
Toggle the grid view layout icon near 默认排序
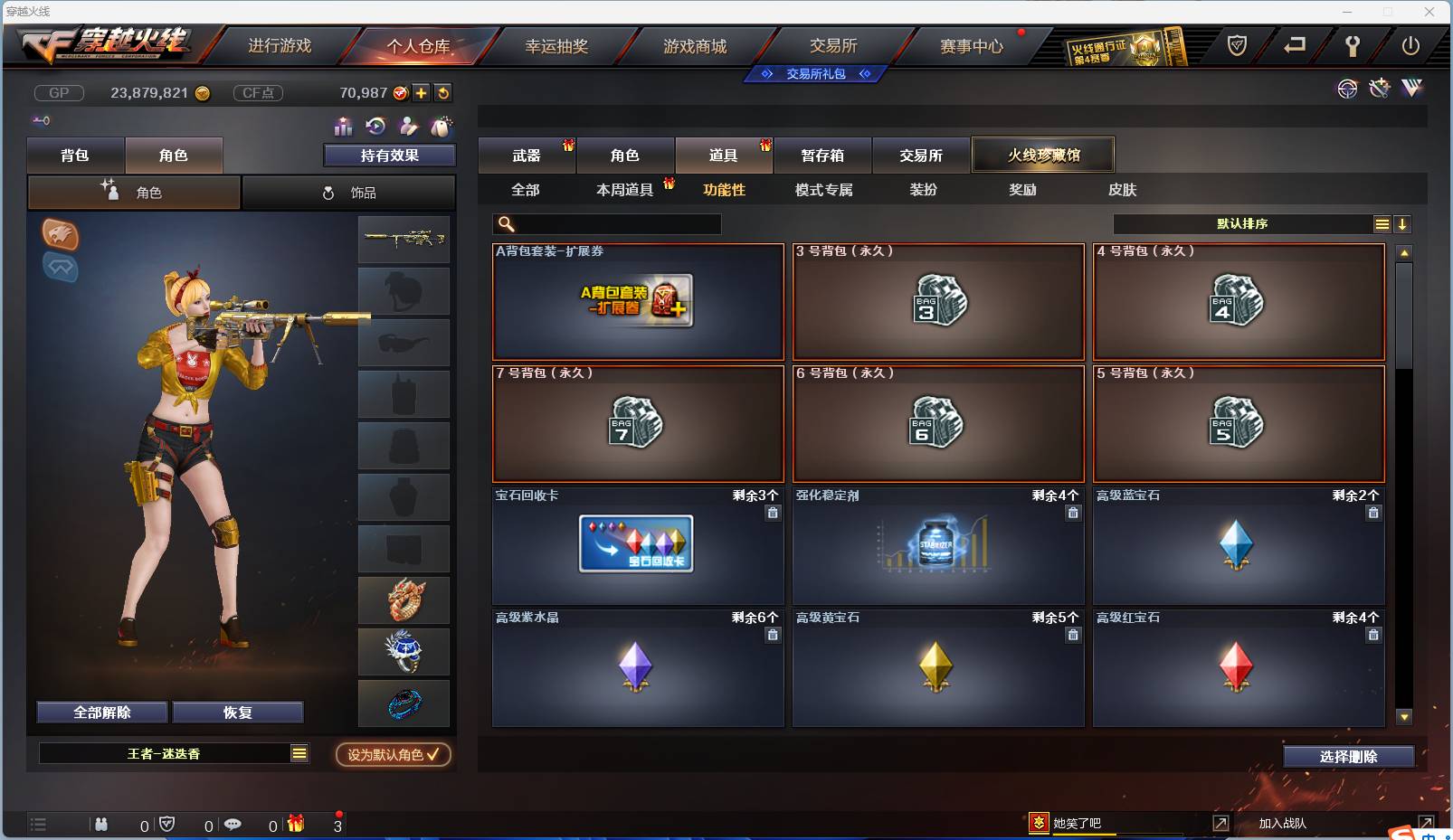pos(1383,223)
